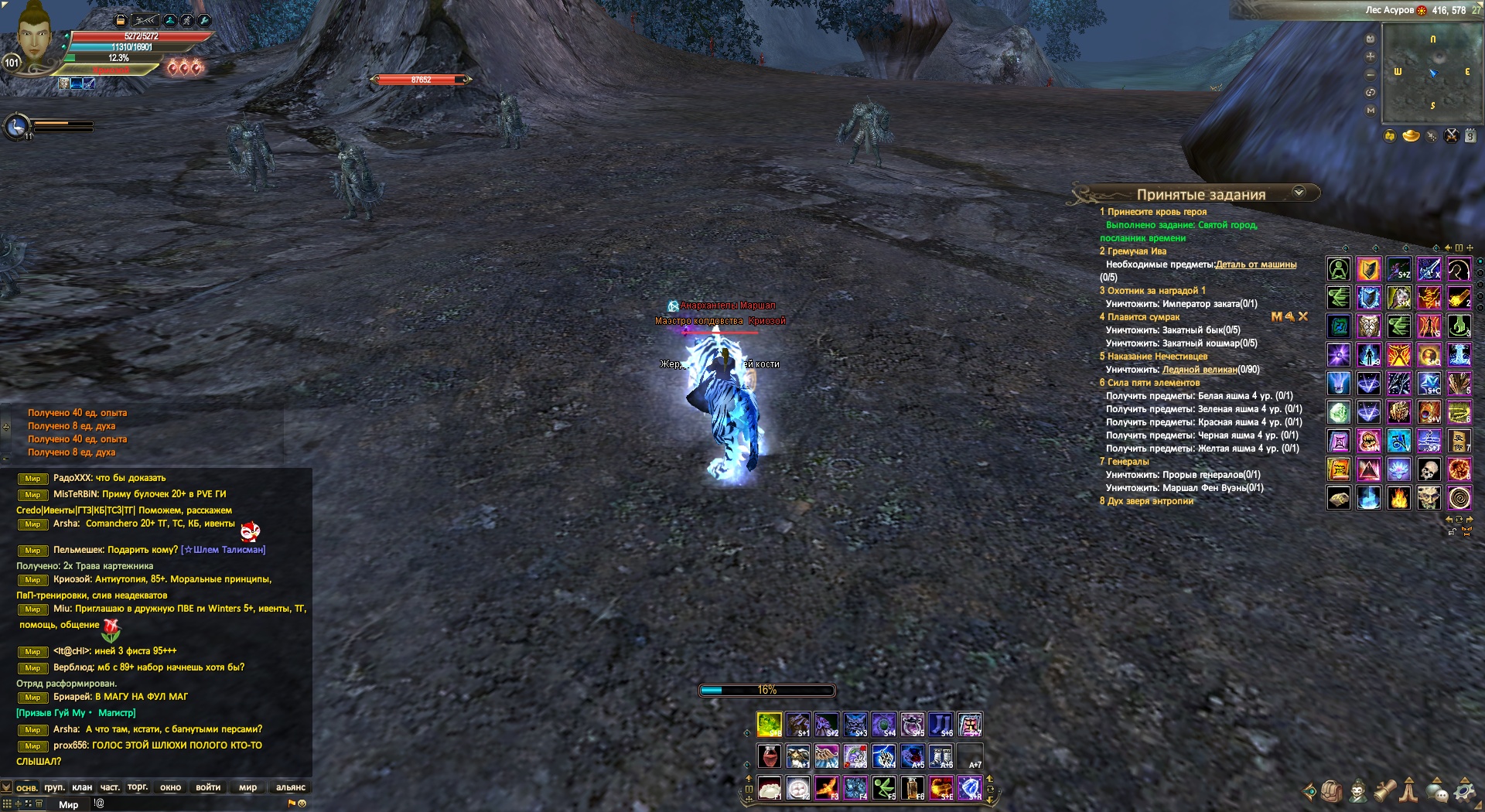Click the white skull skill icon
The height and width of the screenshot is (812, 1485).
tap(1429, 469)
